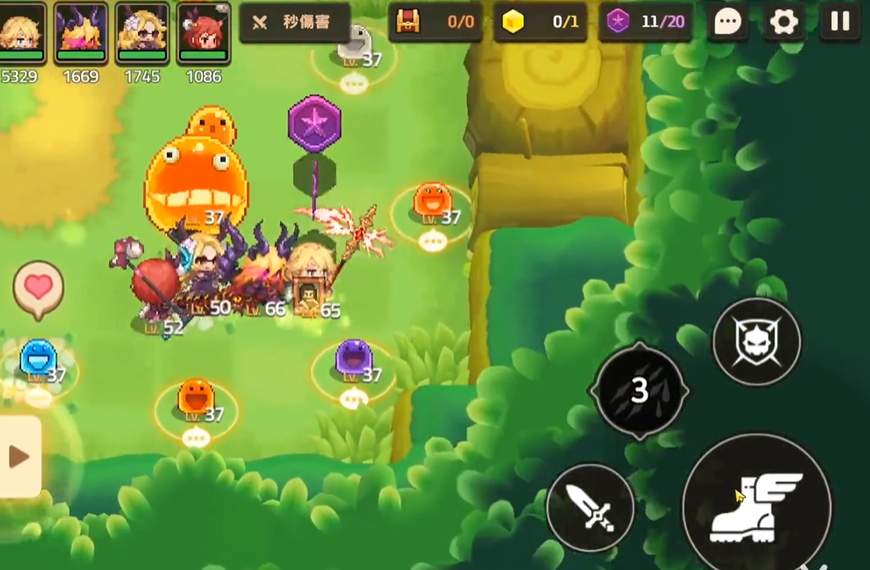Open the heart emote bubble
This screenshot has width=870, height=570.
(38, 289)
